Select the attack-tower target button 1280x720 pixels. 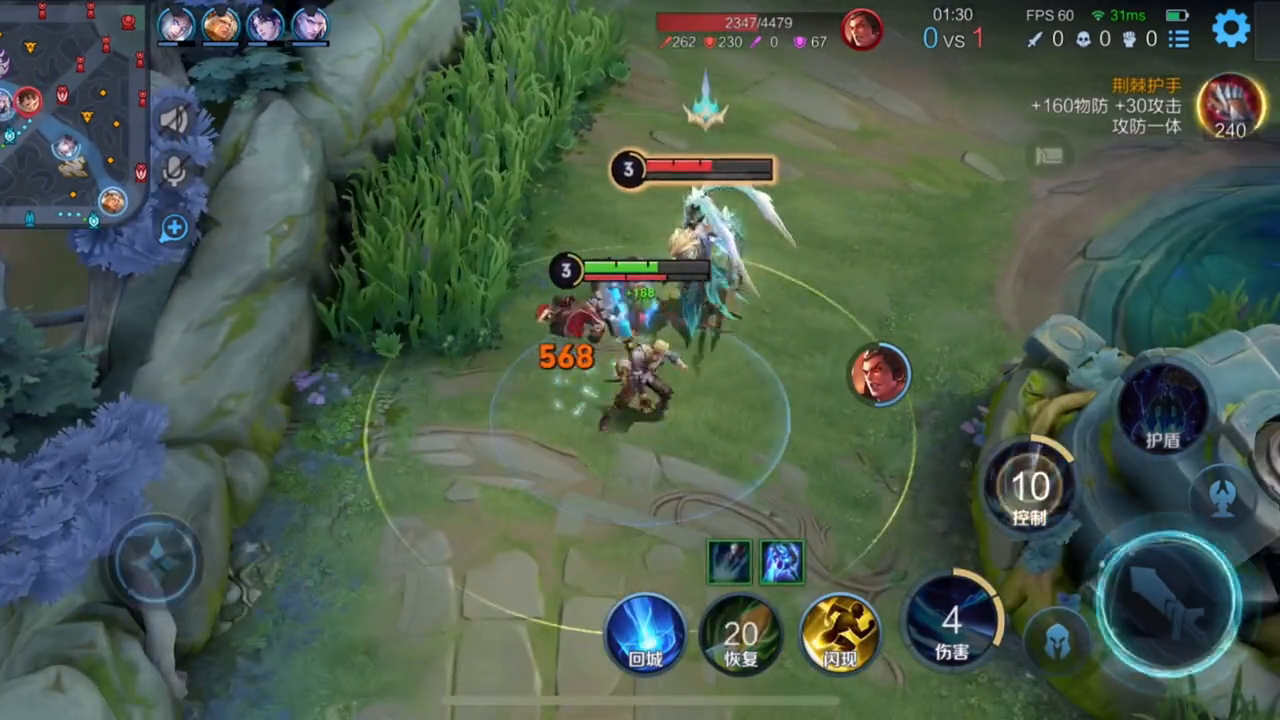1222,494
